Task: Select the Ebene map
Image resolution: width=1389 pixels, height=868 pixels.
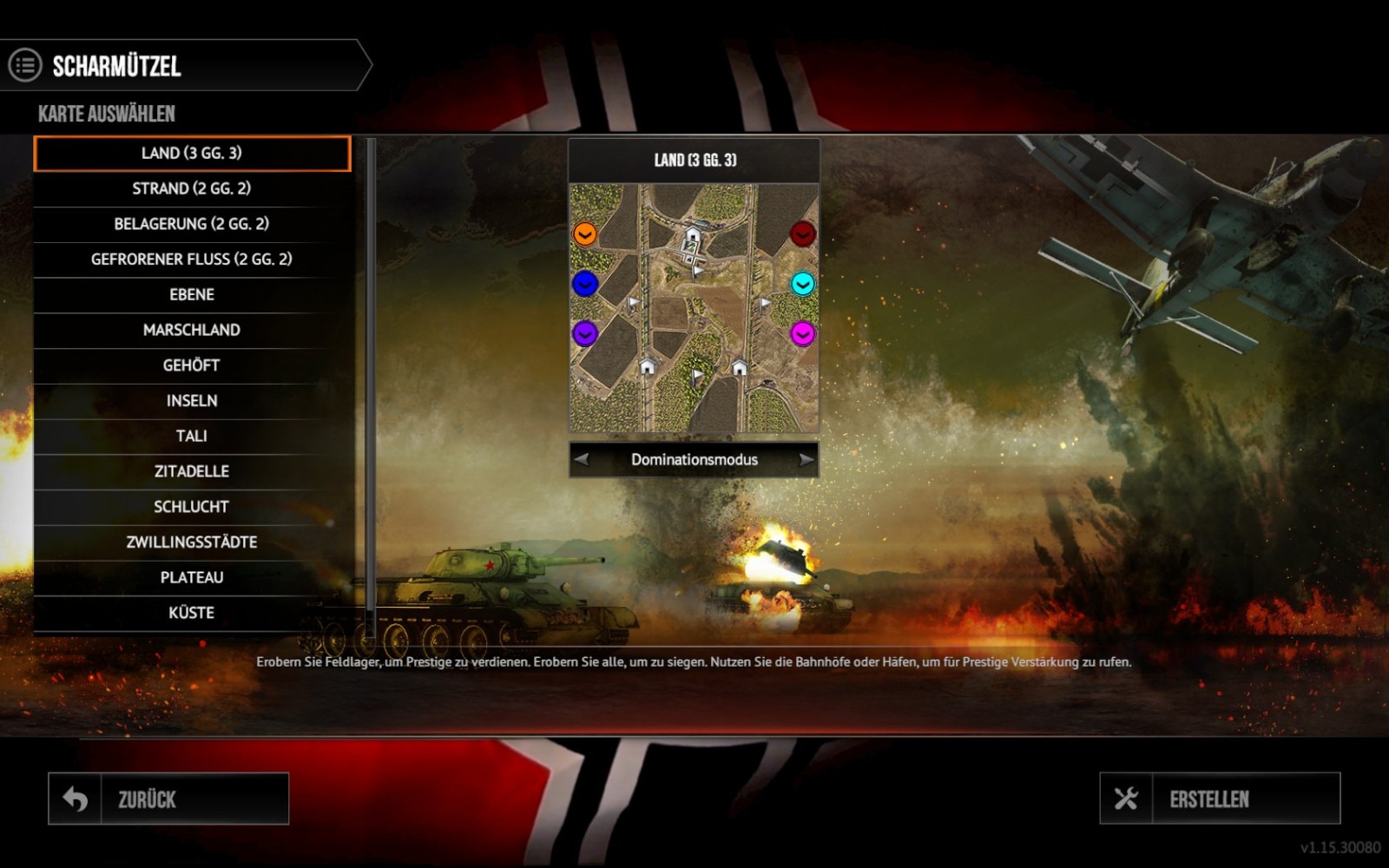Action: [192, 294]
